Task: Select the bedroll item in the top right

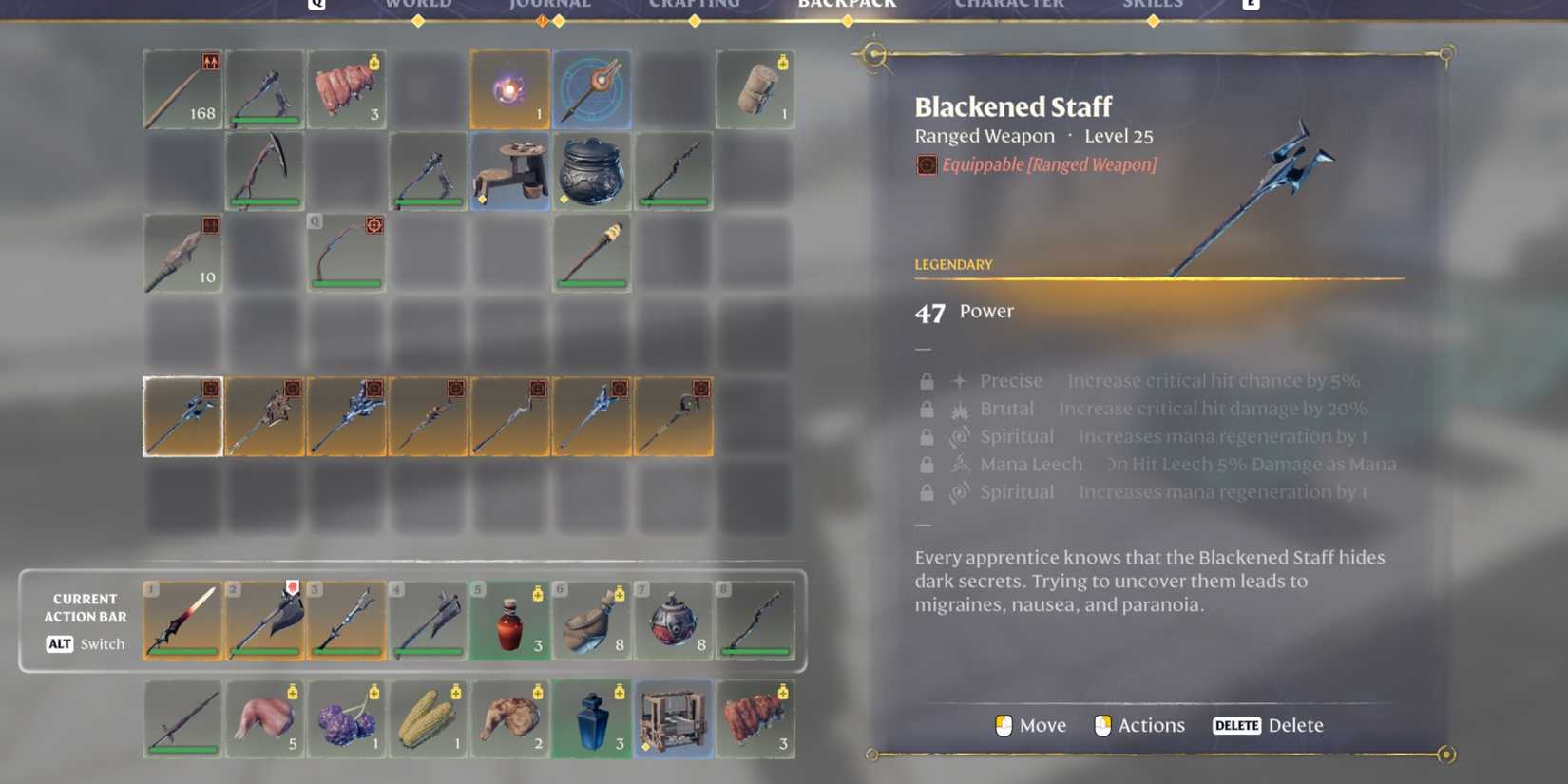Action: click(756, 88)
